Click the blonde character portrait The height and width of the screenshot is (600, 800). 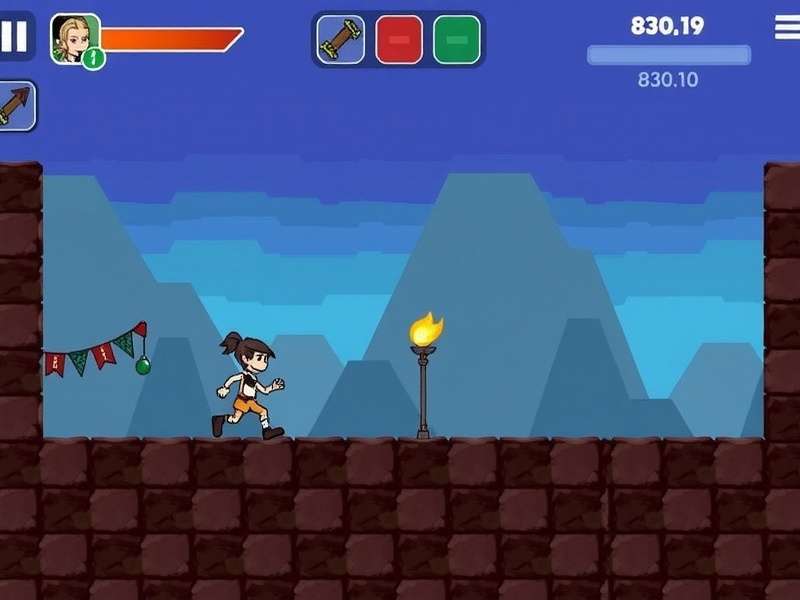pyautogui.click(x=74, y=38)
